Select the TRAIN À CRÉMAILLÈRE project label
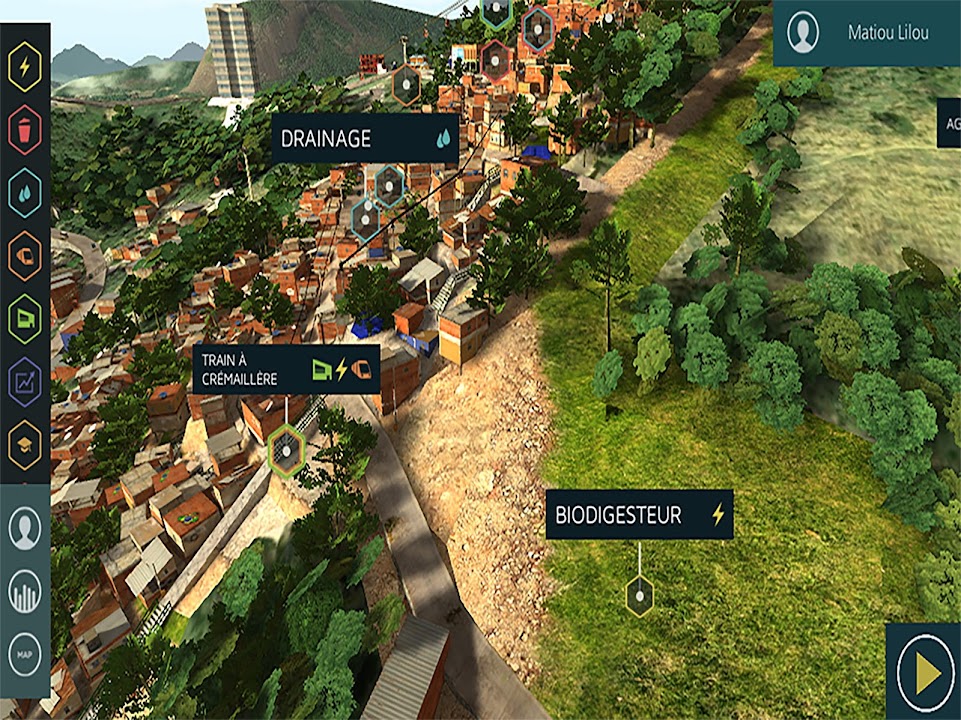The height and width of the screenshot is (720, 961). point(286,369)
